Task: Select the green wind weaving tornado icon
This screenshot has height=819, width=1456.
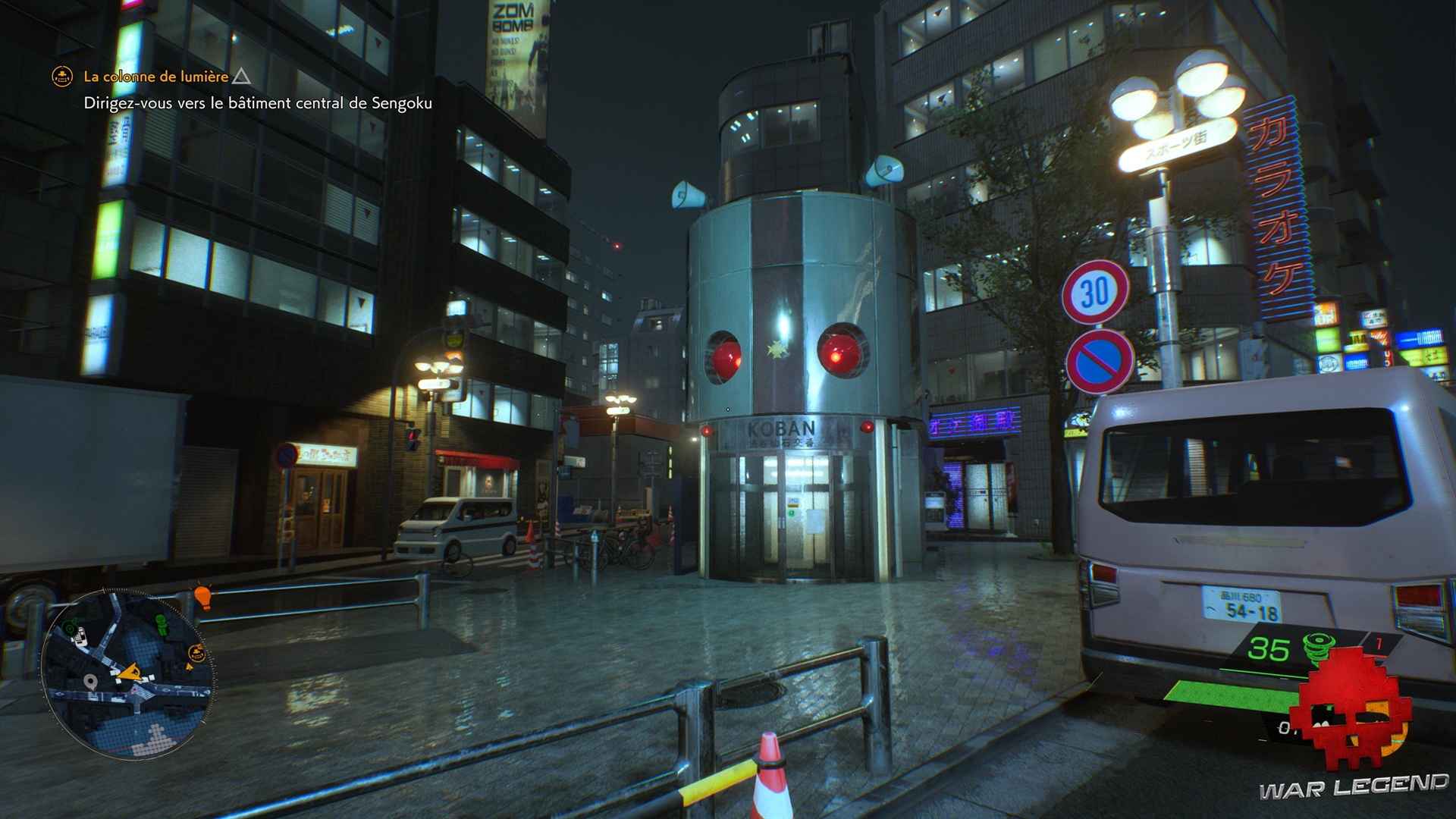Action: click(x=1320, y=649)
